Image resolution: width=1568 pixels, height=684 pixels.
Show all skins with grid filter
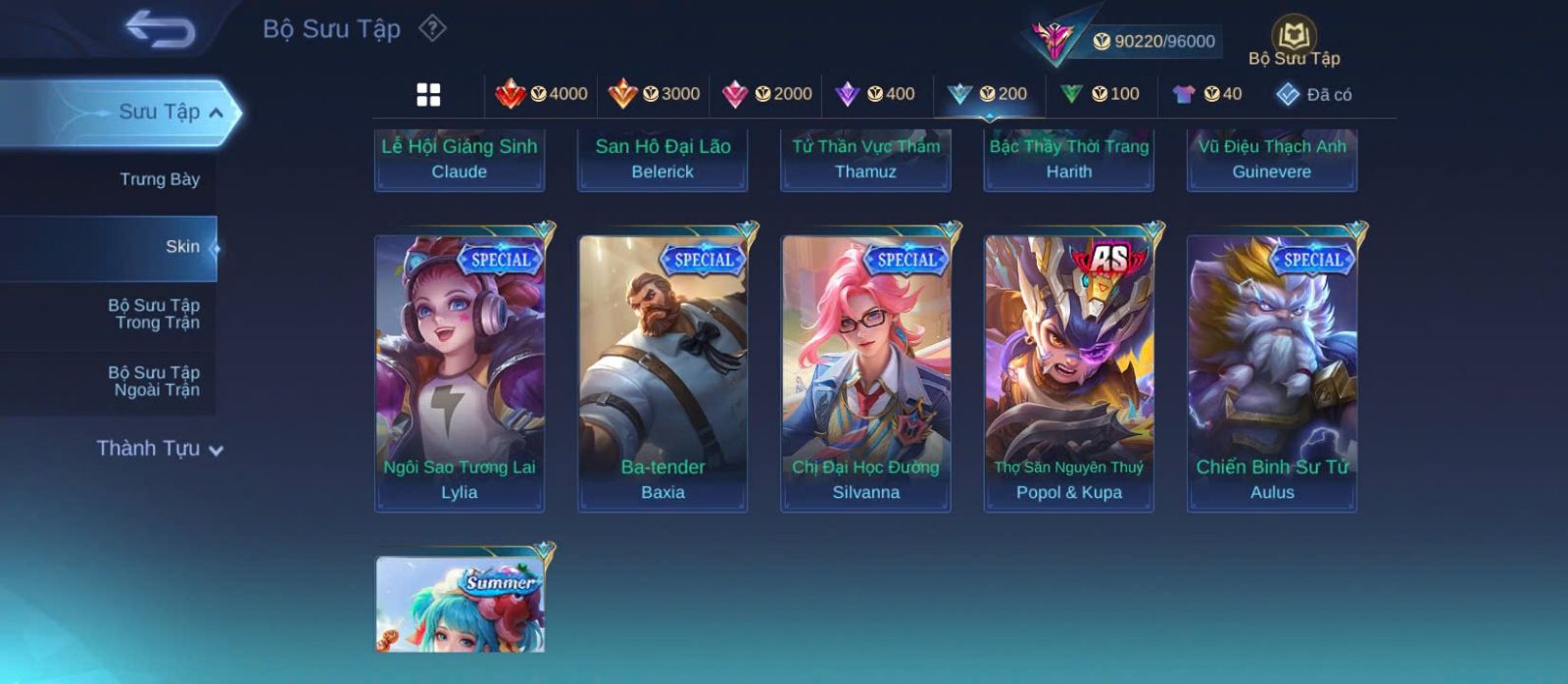(428, 94)
